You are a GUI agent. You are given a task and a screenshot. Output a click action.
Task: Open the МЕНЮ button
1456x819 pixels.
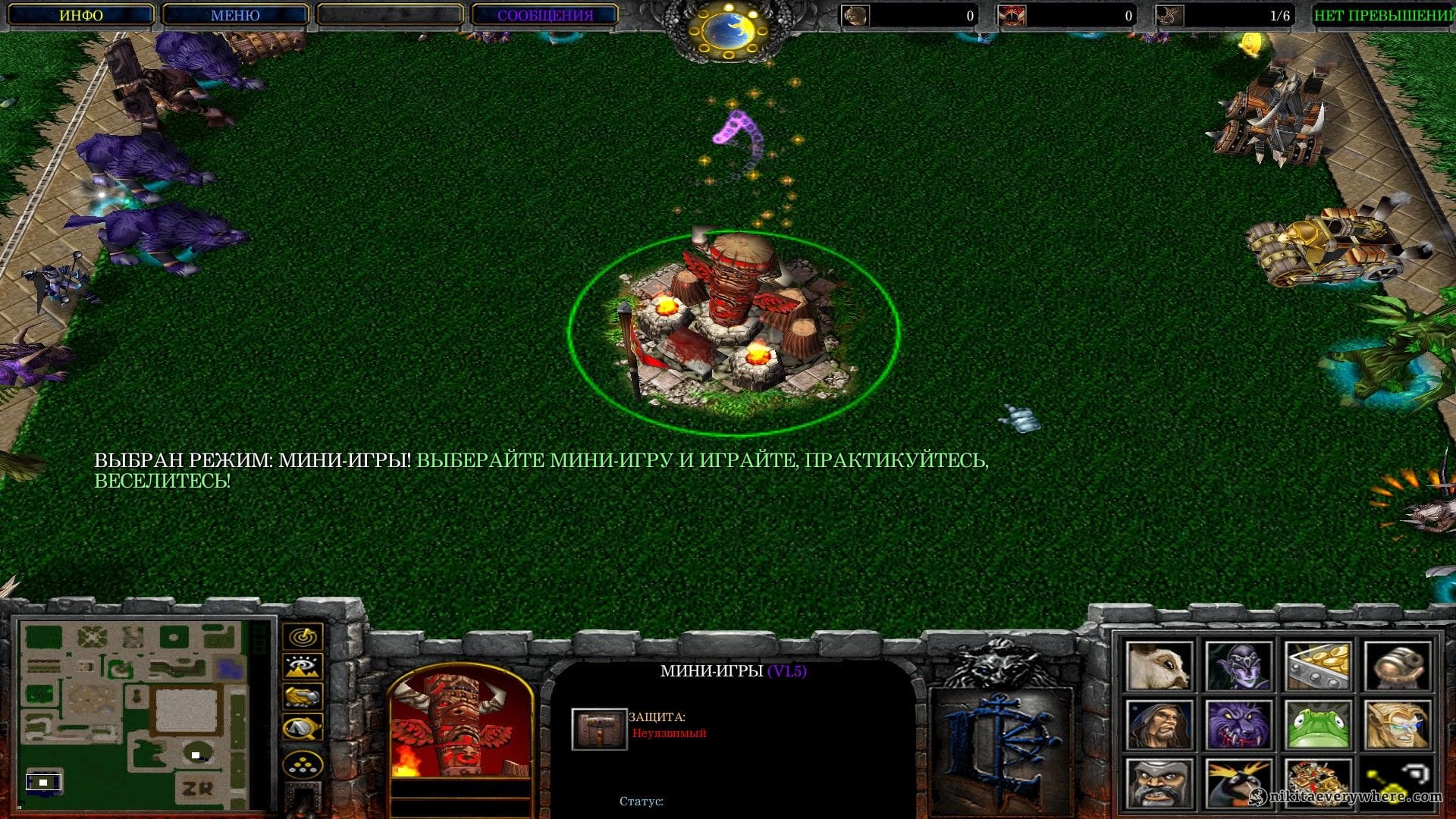(x=235, y=15)
